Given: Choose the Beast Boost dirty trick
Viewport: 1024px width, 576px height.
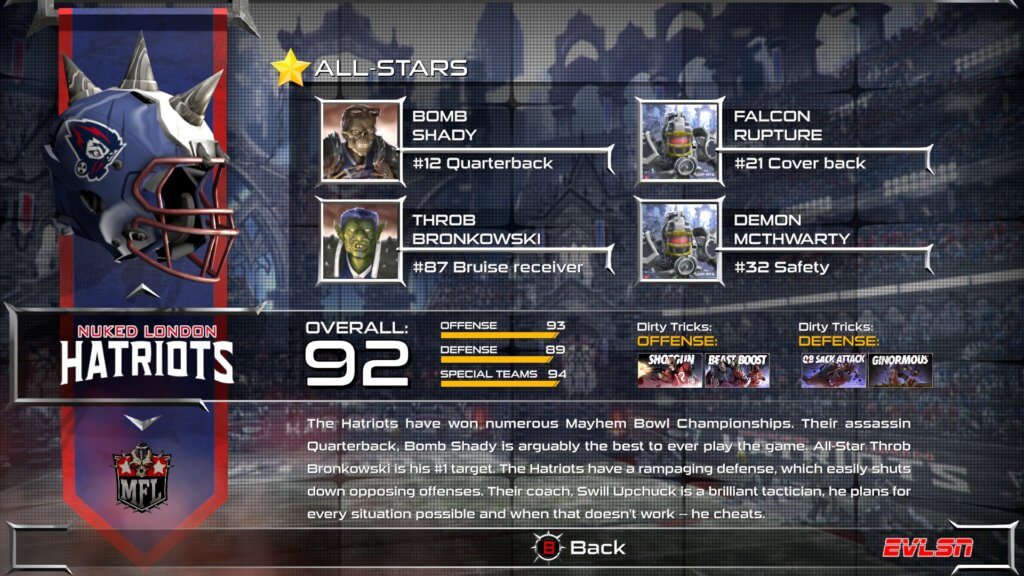Looking at the screenshot, I should pyautogui.click(x=737, y=370).
